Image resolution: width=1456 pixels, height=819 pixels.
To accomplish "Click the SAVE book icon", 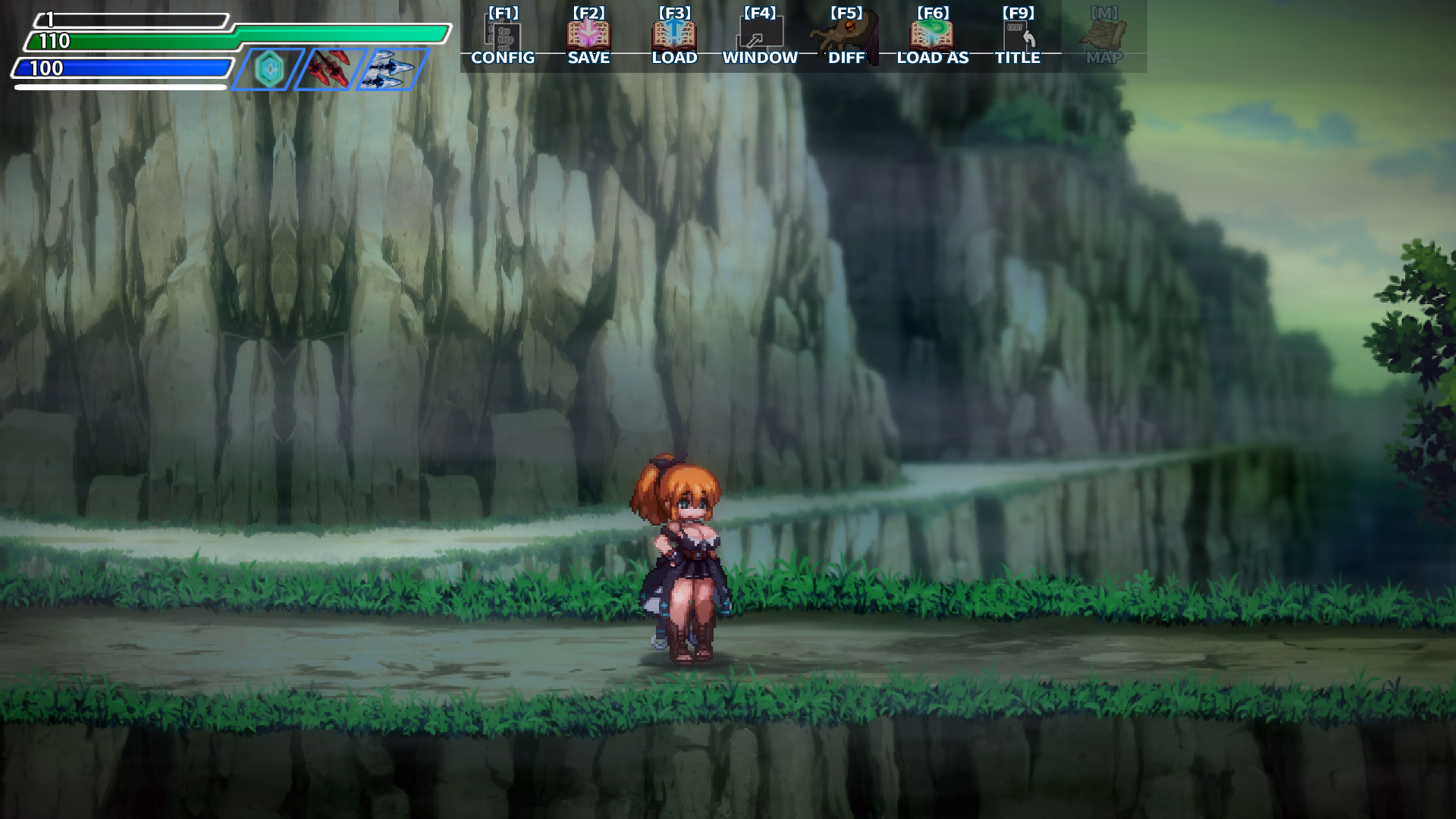I will pos(588,33).
